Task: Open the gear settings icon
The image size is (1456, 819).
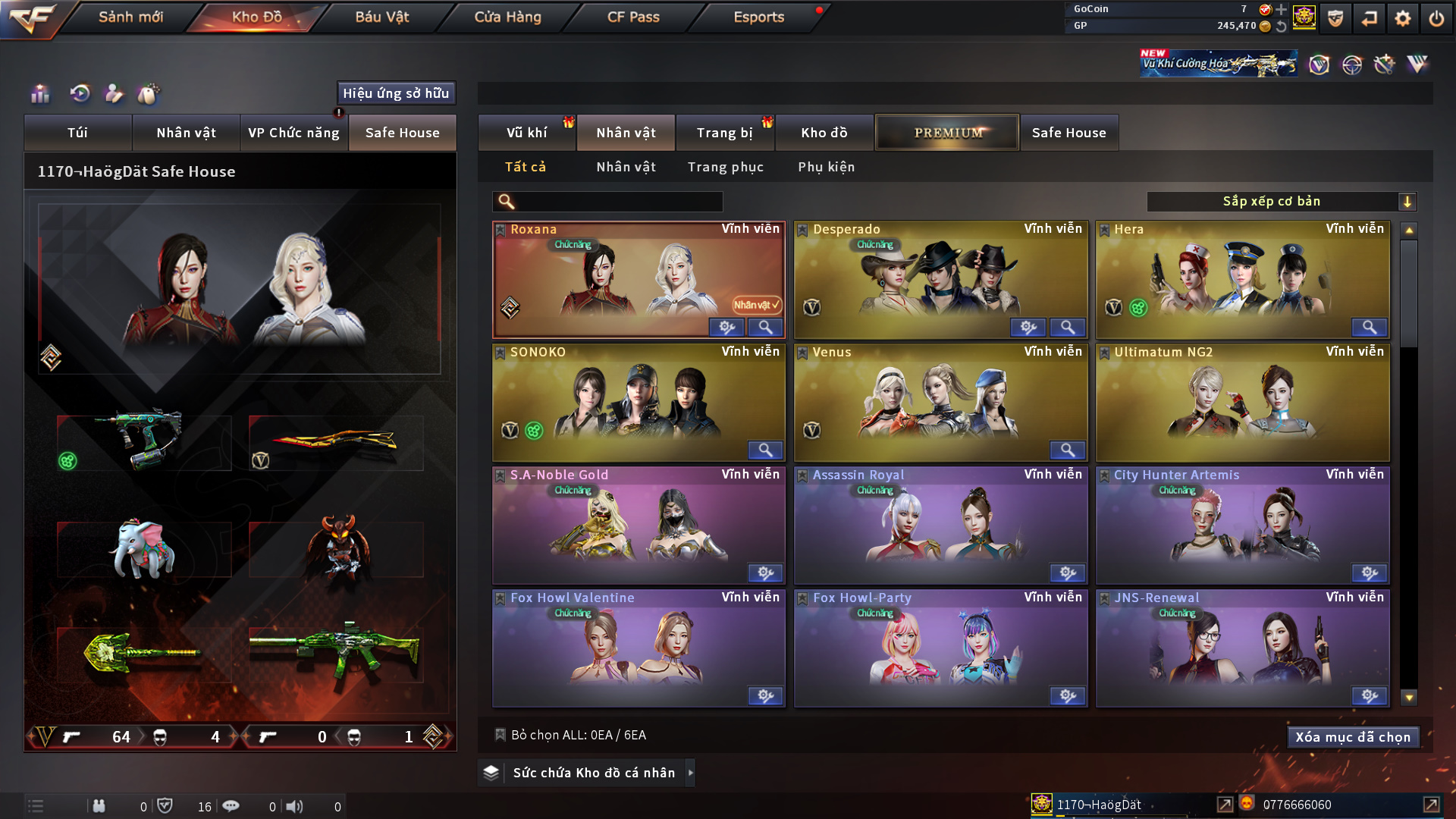Action: (1402, 18)
